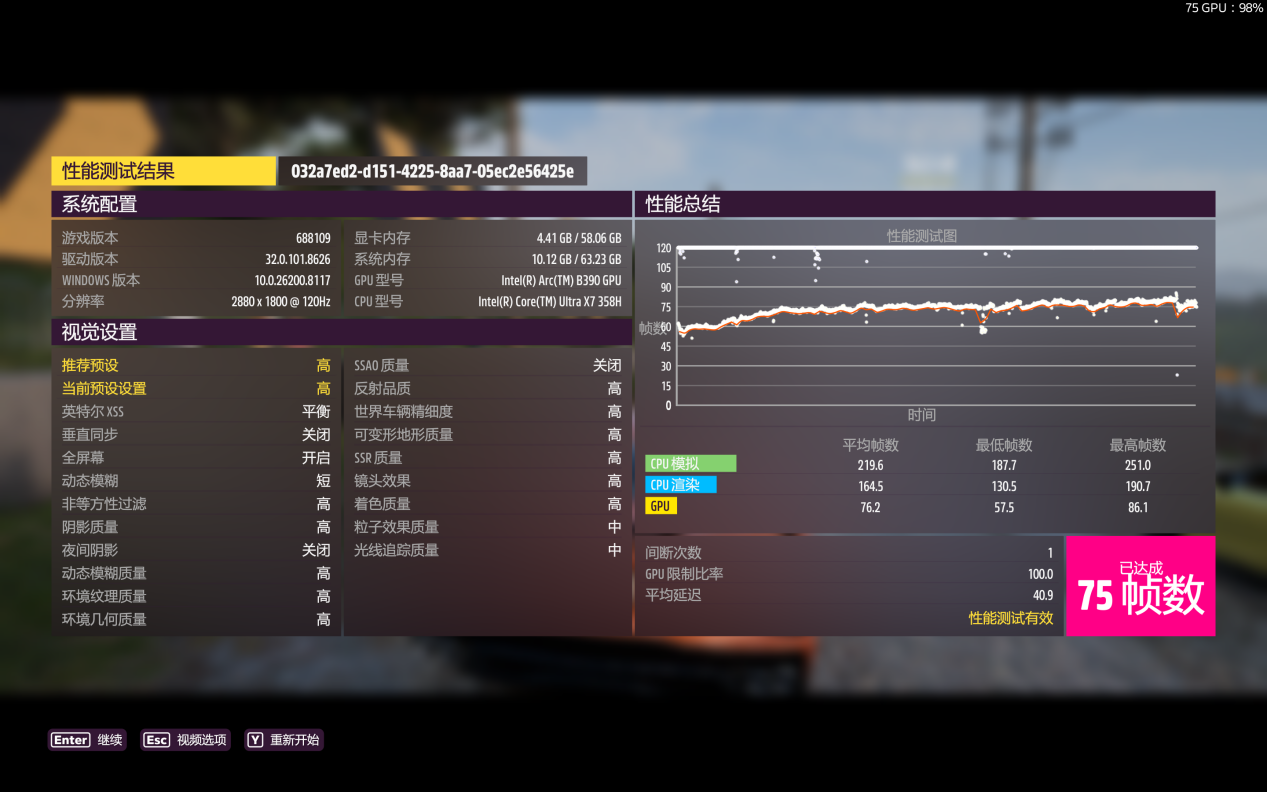Continue past the benchmark results (继续)
The height and width of the screenshot is (792, 1267).
point(88,740)
